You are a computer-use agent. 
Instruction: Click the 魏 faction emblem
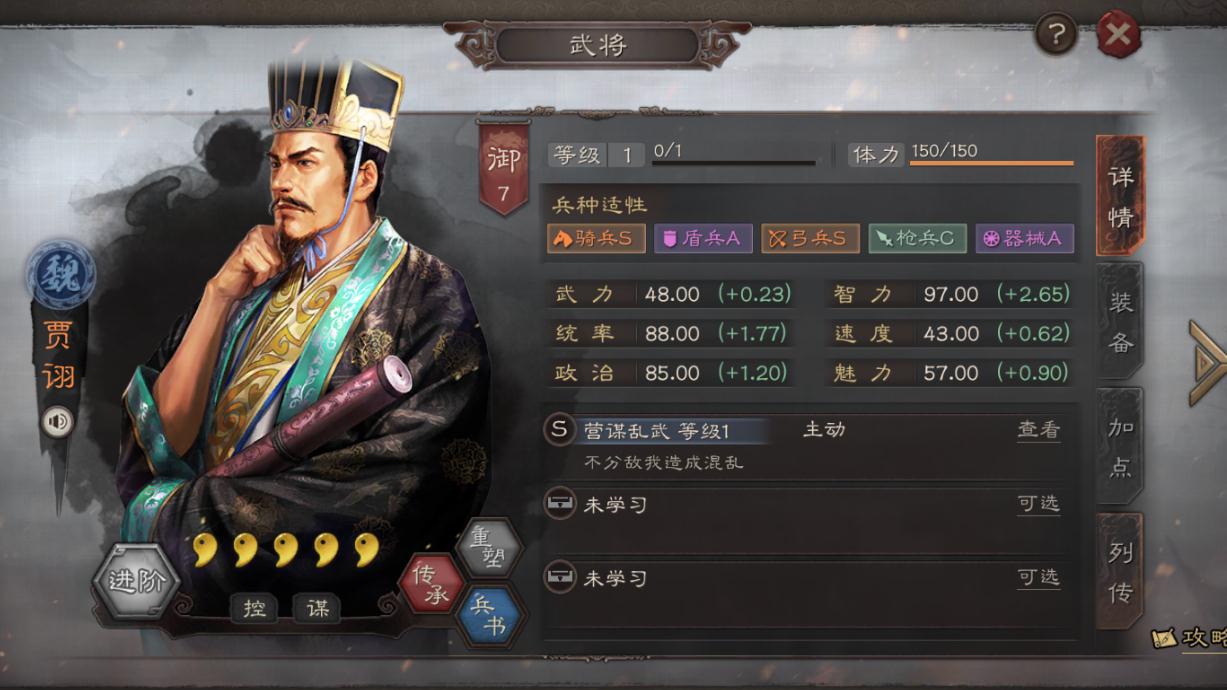click(x=61, y=273)
